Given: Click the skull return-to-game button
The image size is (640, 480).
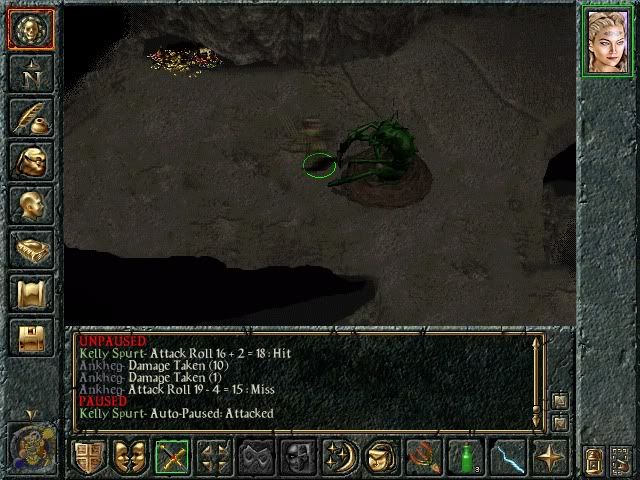Looking at the screenshot, I should click(29, 28).
